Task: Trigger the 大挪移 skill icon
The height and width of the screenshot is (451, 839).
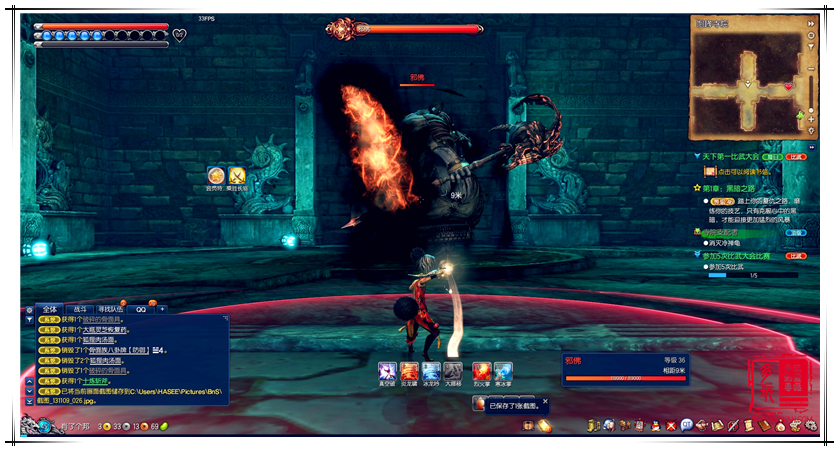Action: click(x=453, y=370)
